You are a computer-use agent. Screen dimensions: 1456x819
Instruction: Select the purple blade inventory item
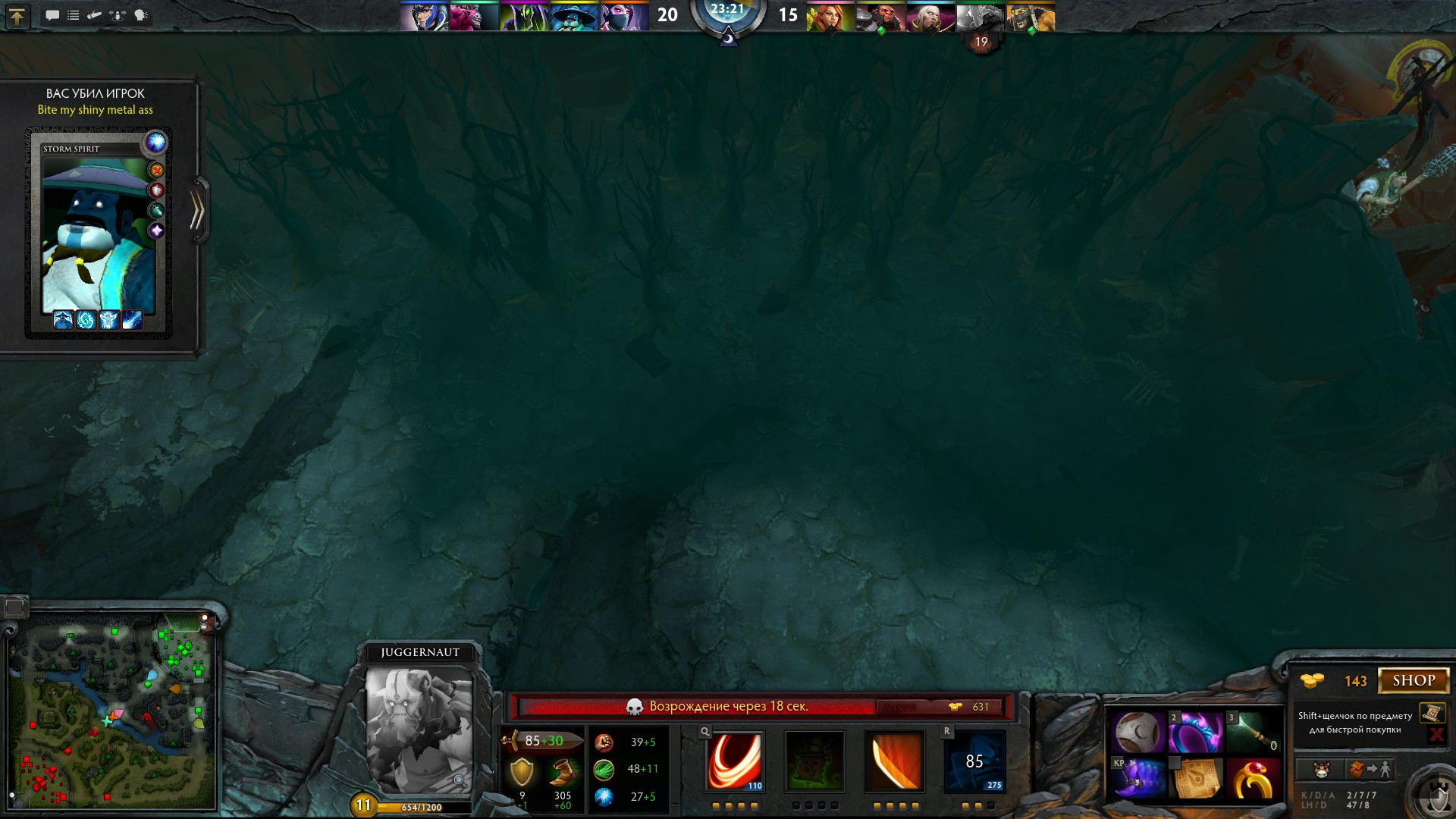[1137, 778]
